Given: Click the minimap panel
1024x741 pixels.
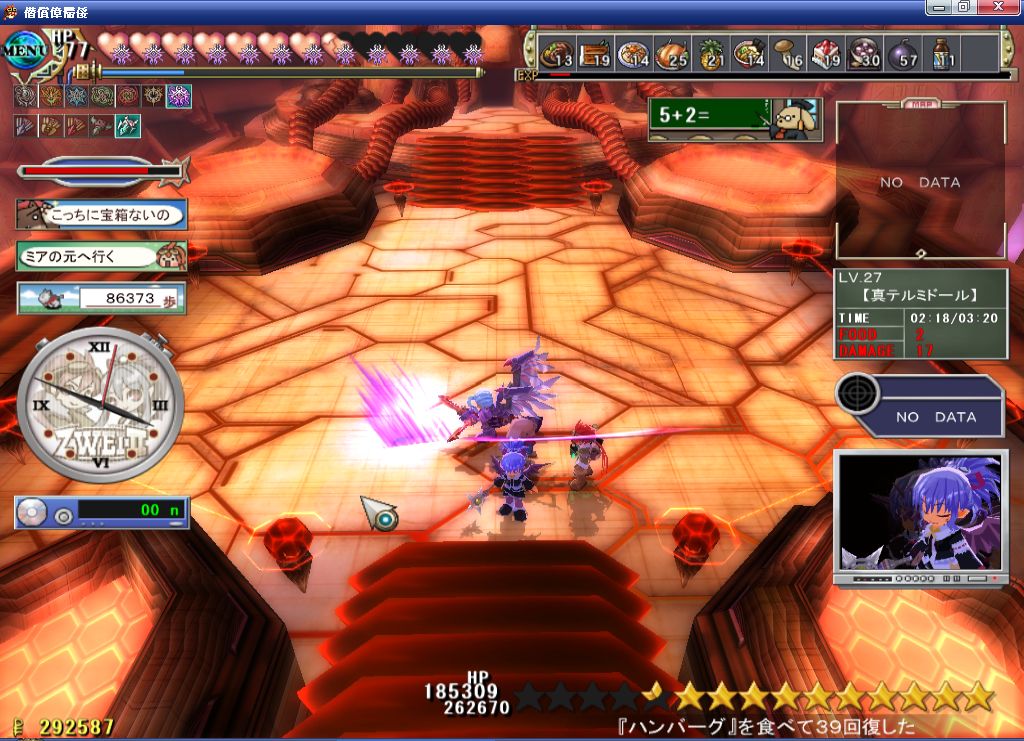Looking at the screenshot, I should 920,182.
